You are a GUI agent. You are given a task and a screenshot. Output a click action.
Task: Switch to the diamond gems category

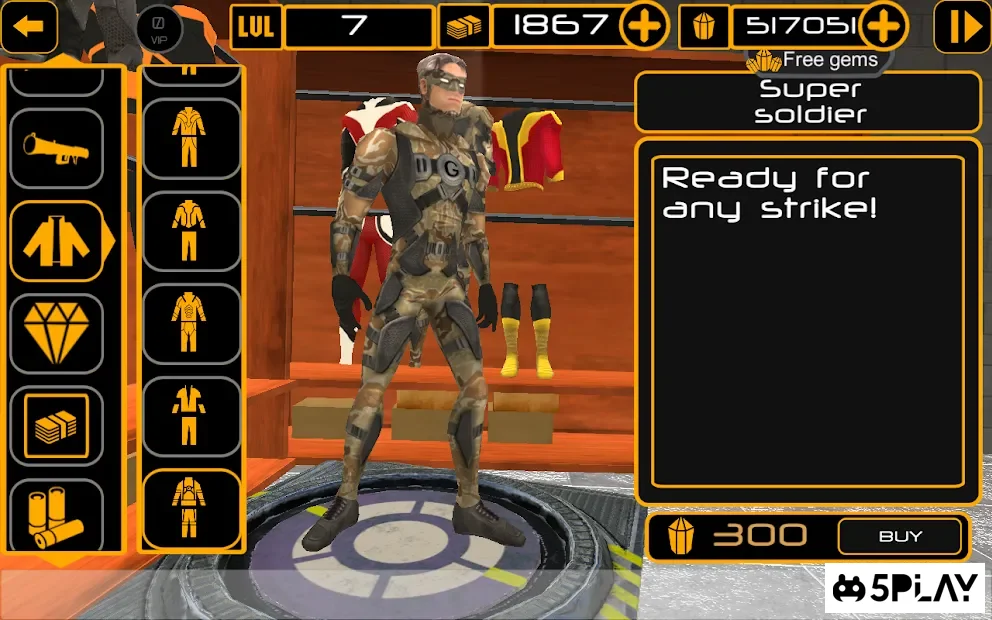point(56,333)
